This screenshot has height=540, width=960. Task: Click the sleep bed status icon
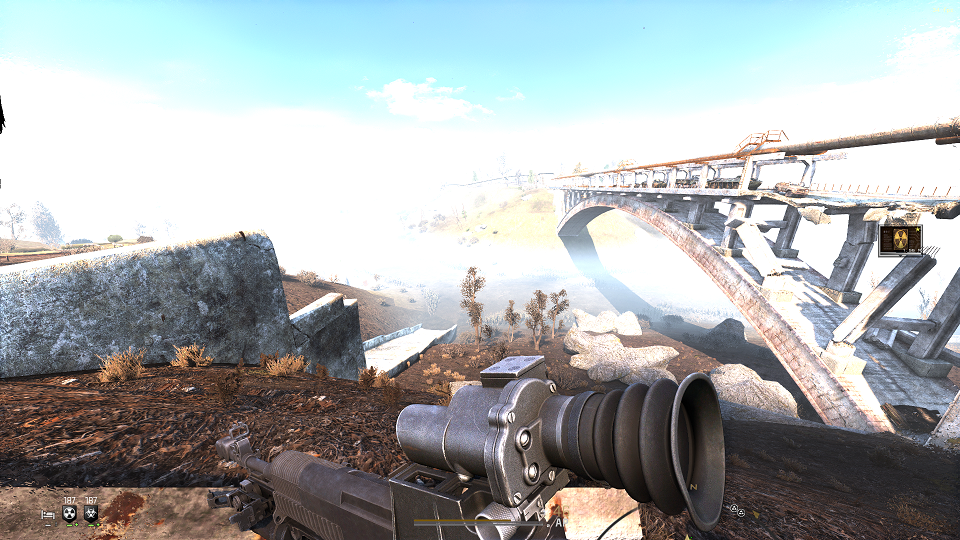48,514
